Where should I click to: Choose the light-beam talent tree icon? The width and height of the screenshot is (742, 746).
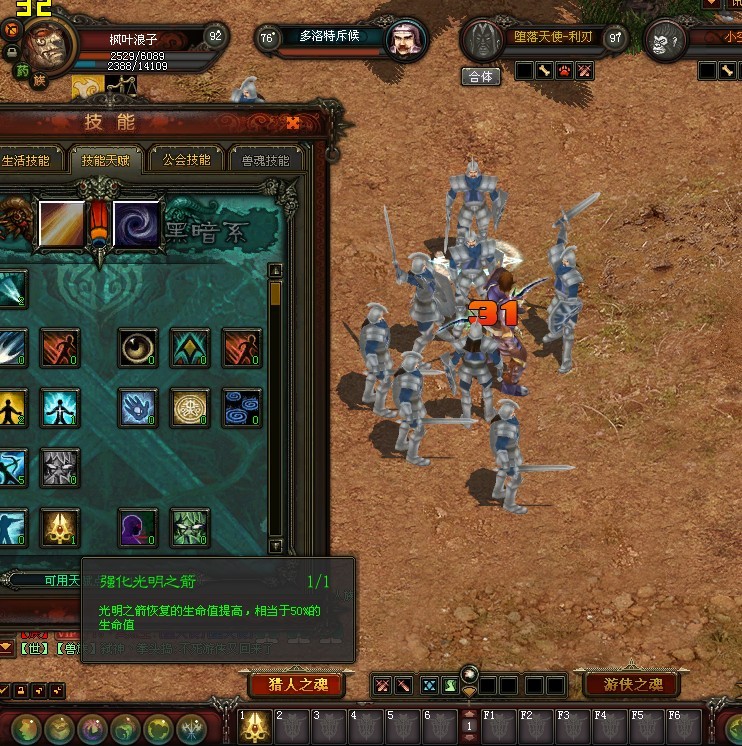[x=61, y=222]
